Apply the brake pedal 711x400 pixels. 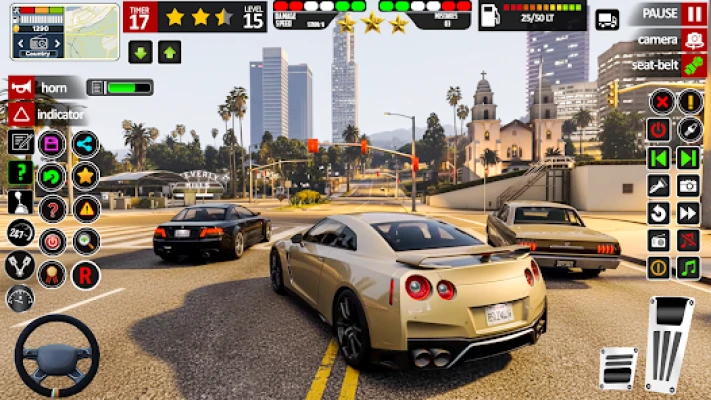pyautogui.click(x=618, y=367)
